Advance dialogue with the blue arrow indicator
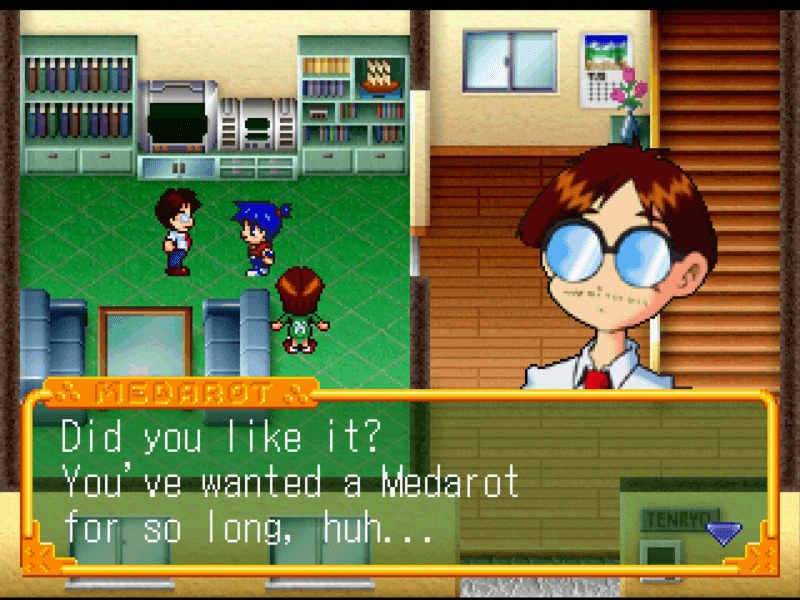This screenshot has width=800, height=600. coord(723,533)
